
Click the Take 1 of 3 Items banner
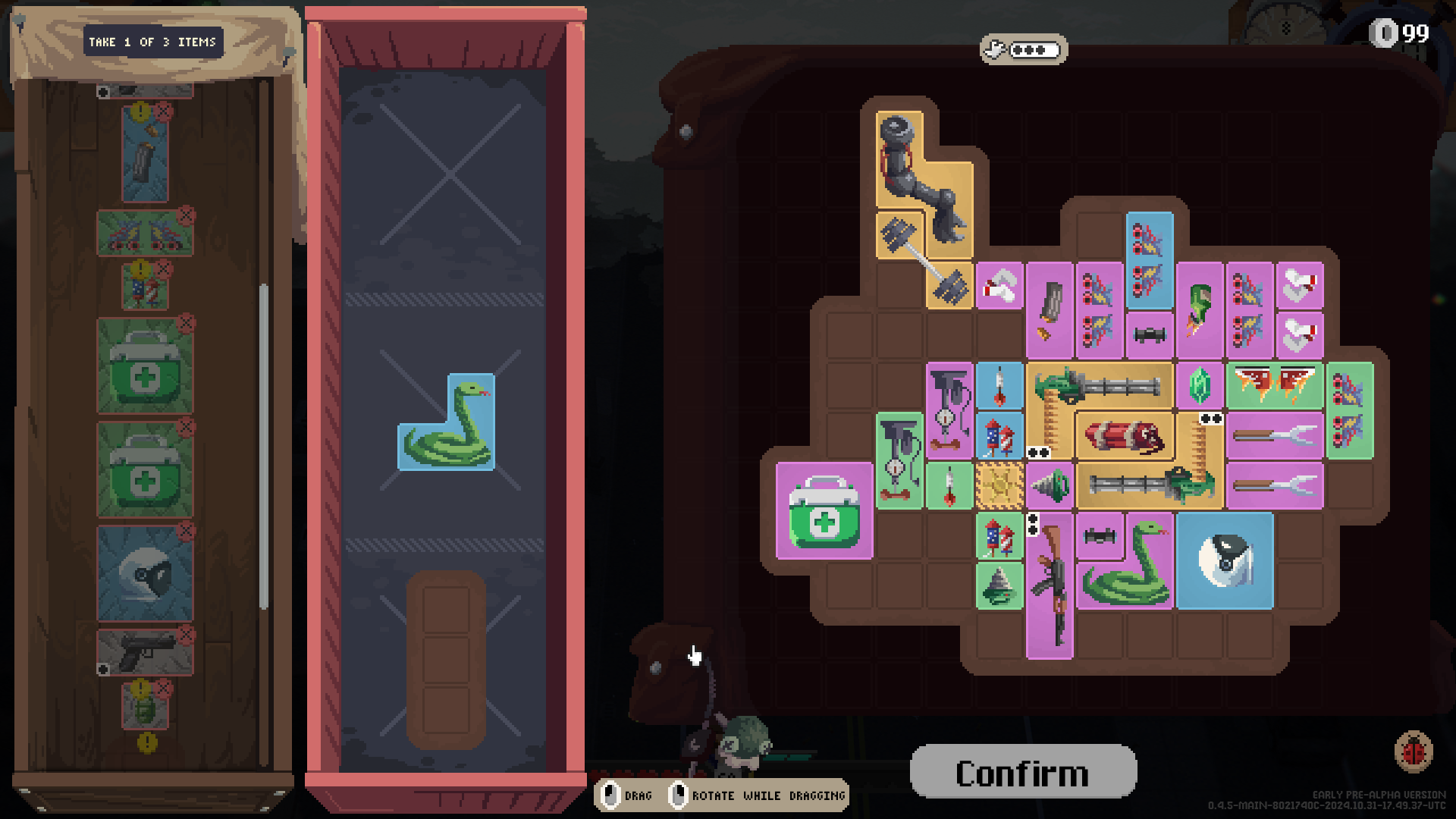(152, 42)
